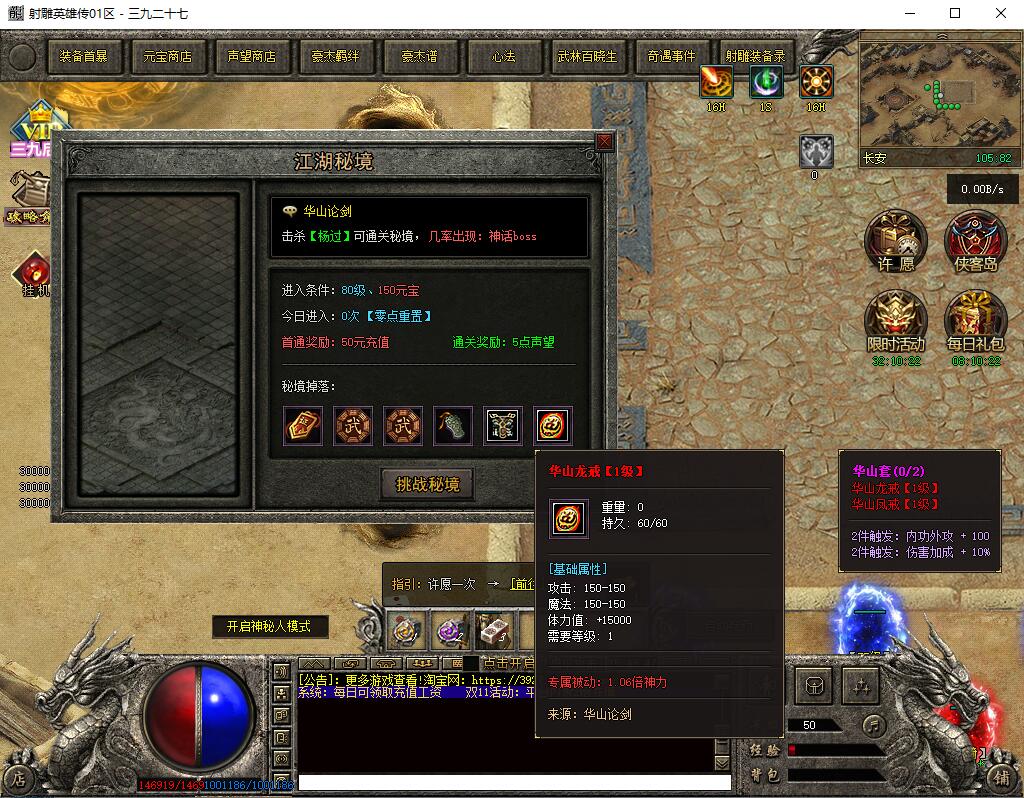Open the 装备首暴 menu
This screenshot has width=1024, height=798.
coord(83,57)
